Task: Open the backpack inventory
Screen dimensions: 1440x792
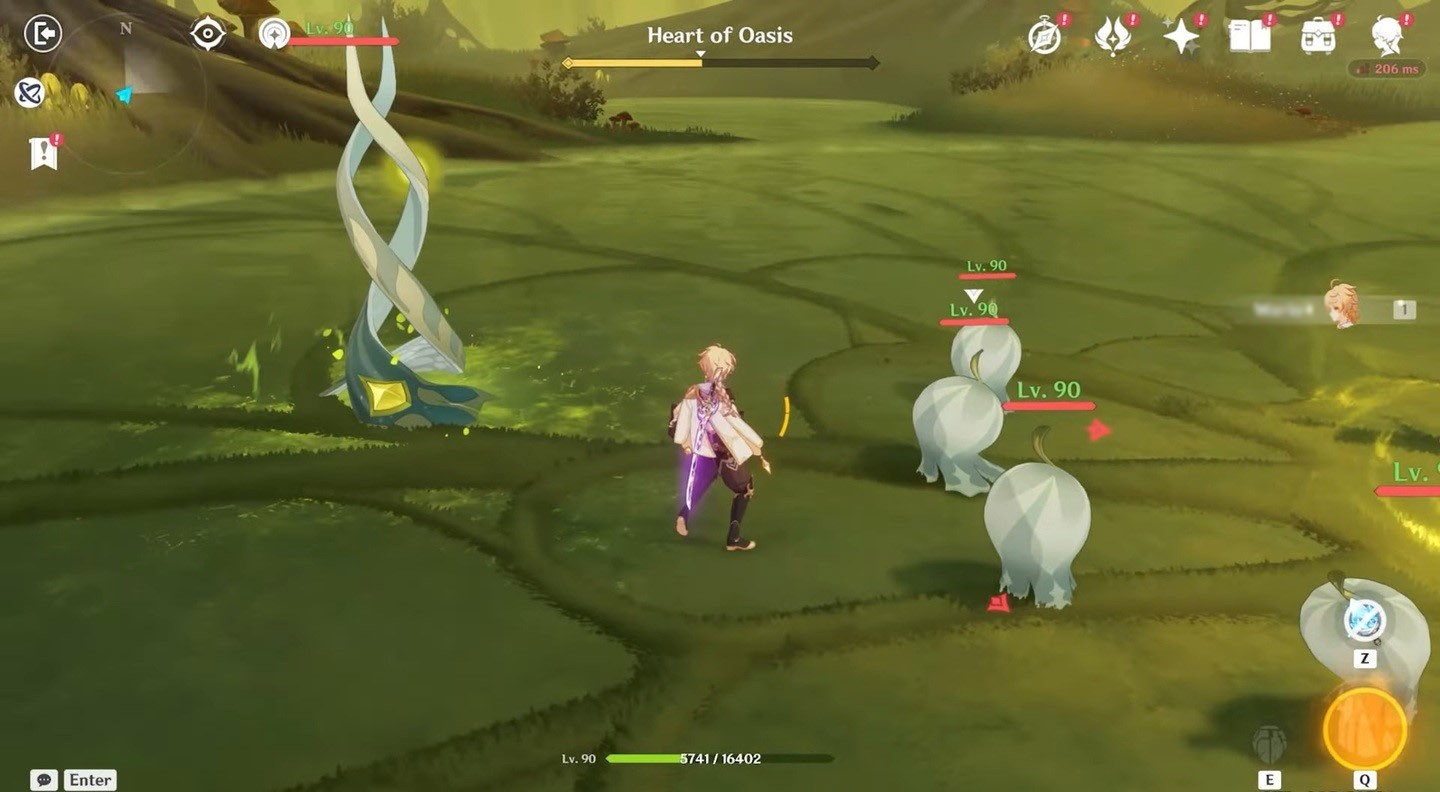Action: 1319,36
